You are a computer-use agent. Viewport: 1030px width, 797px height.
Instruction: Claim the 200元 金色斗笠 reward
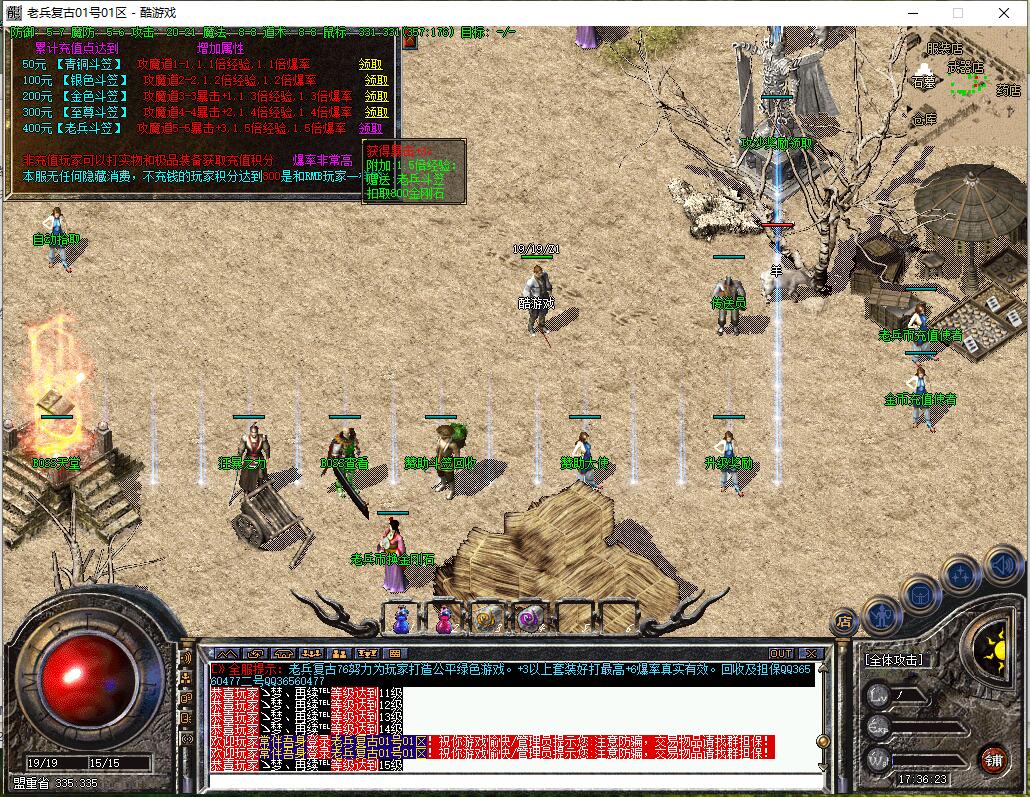pyautogui.click(x=376, y=96)
